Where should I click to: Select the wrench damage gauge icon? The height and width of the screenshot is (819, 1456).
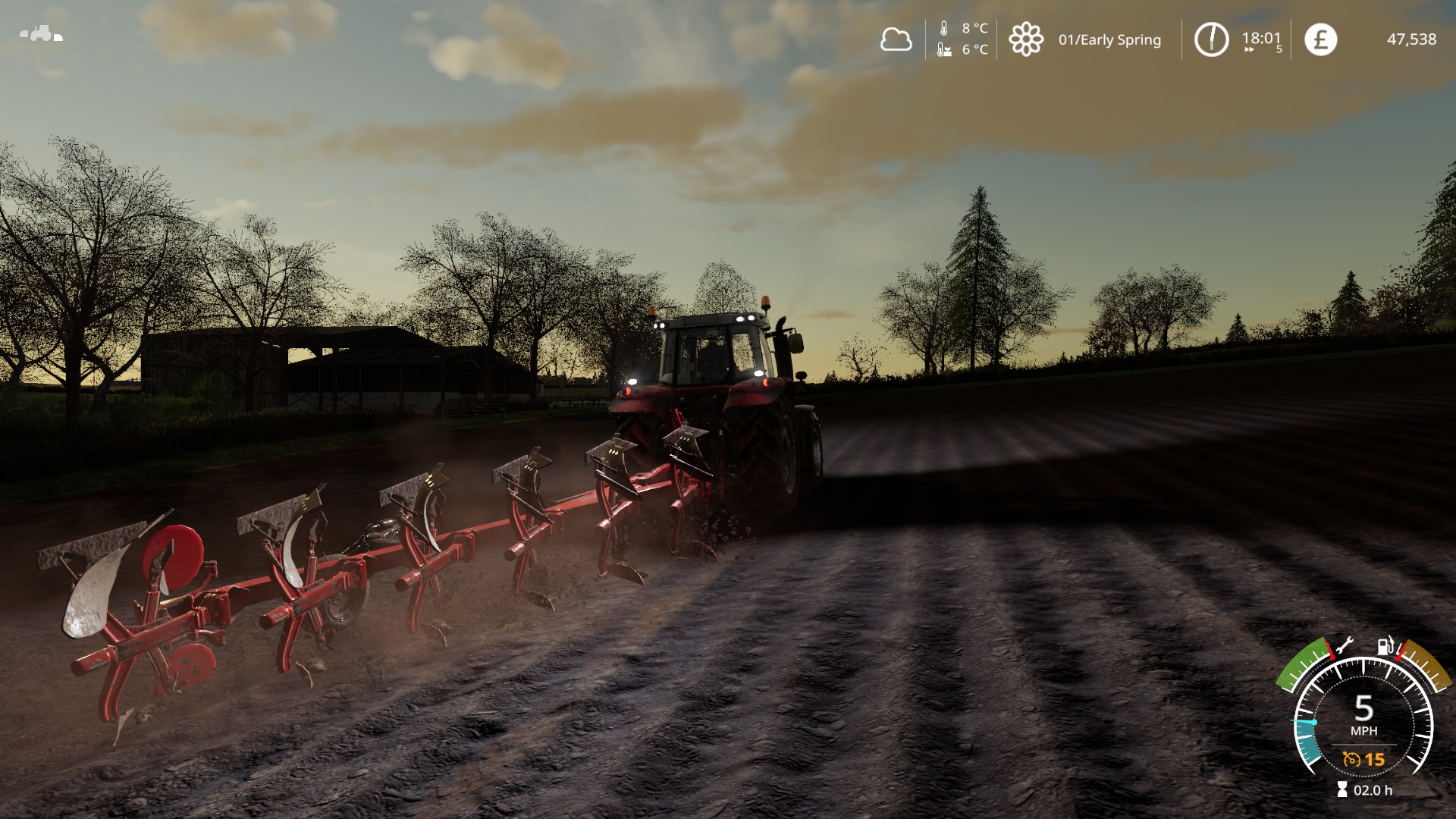click(1343, 647)
